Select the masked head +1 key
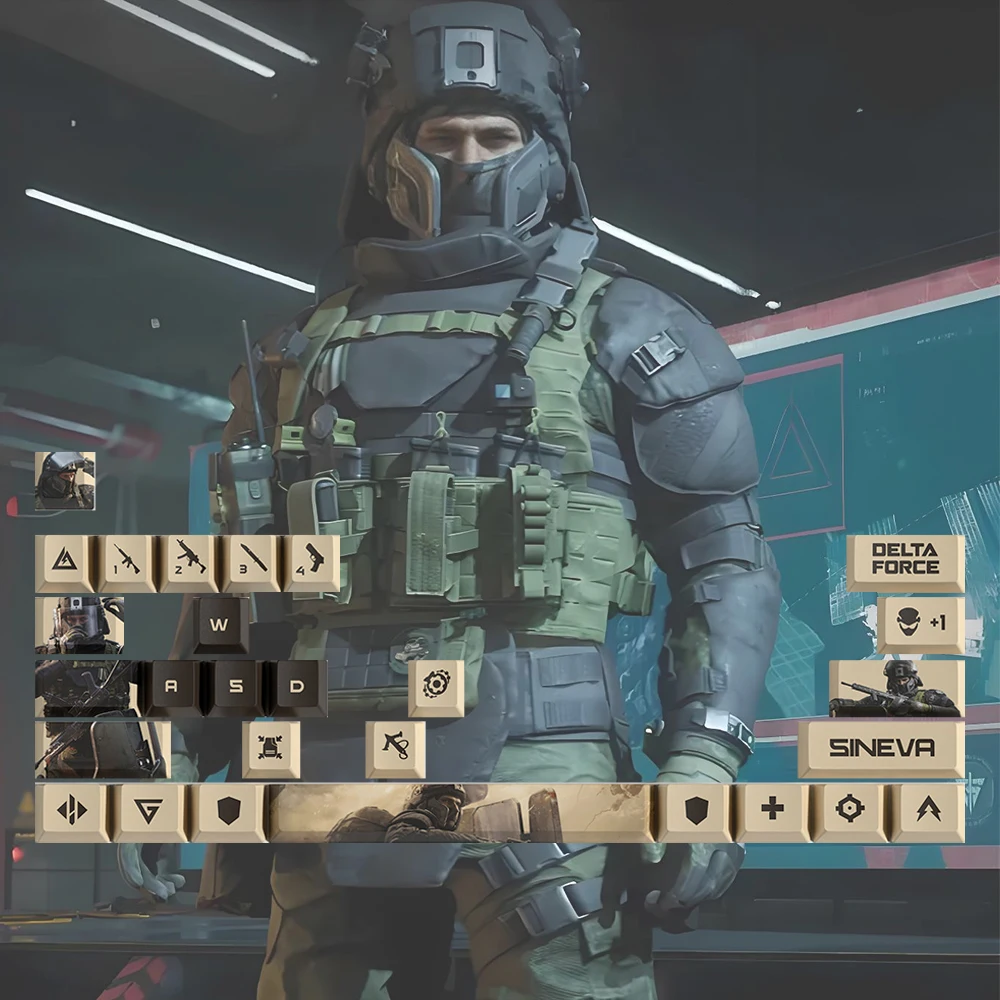Viewport: 1000px width, 1000px height. click(x=920, y=625)
